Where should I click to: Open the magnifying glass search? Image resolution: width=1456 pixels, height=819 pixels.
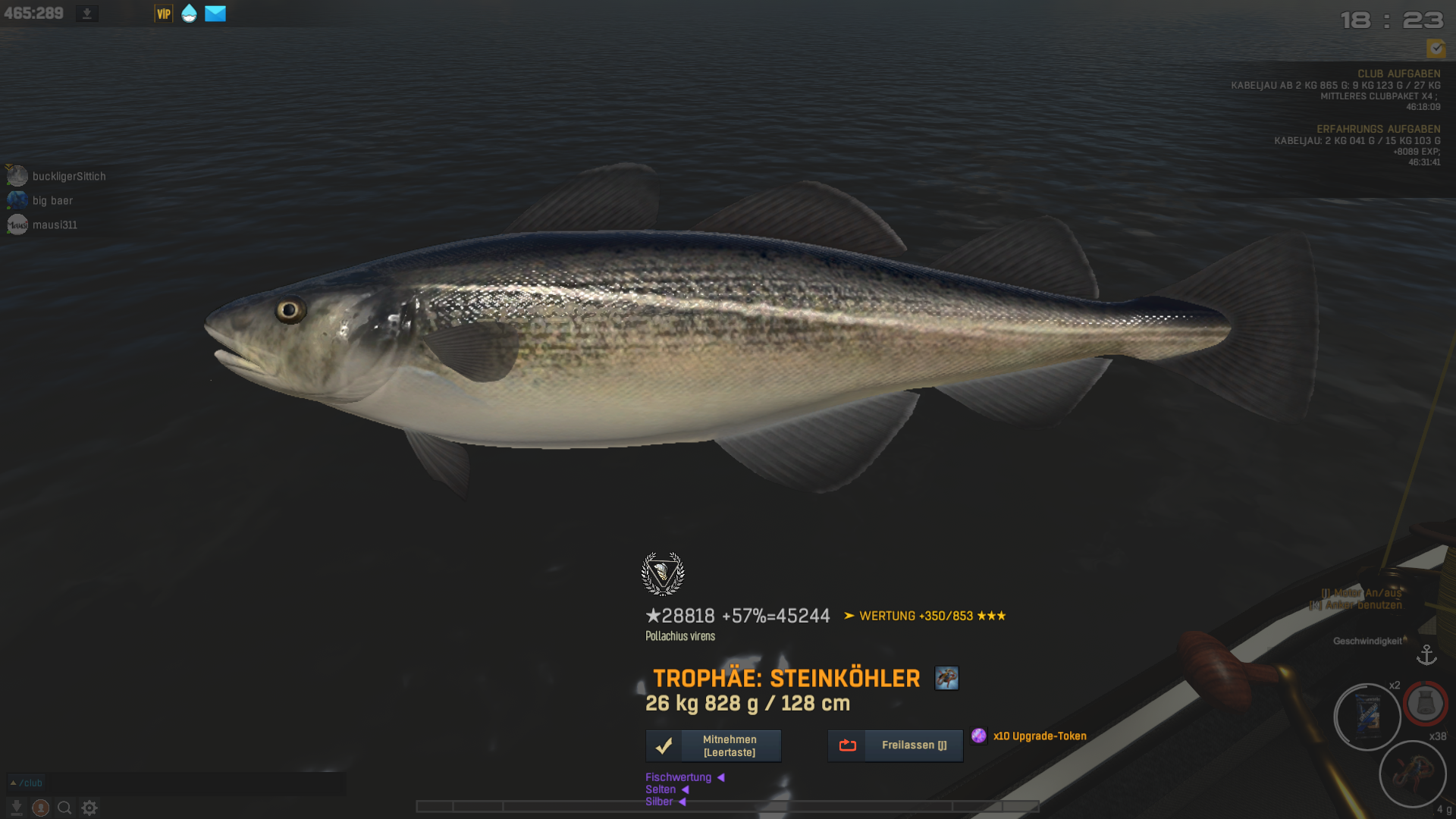(x=64, y=808)
